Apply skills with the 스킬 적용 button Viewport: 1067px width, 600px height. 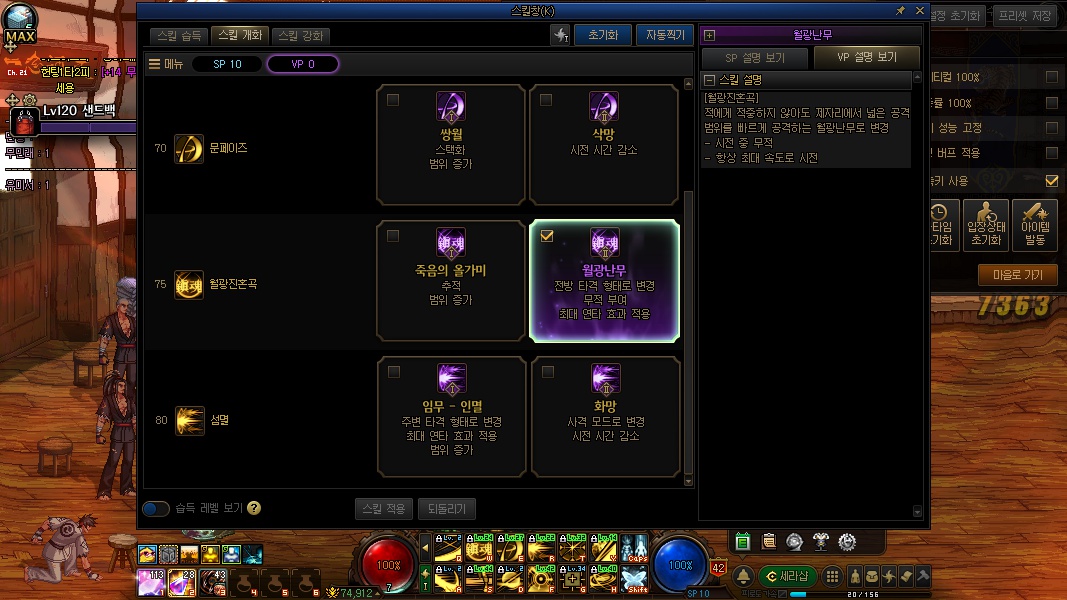[x=384, y=508]
